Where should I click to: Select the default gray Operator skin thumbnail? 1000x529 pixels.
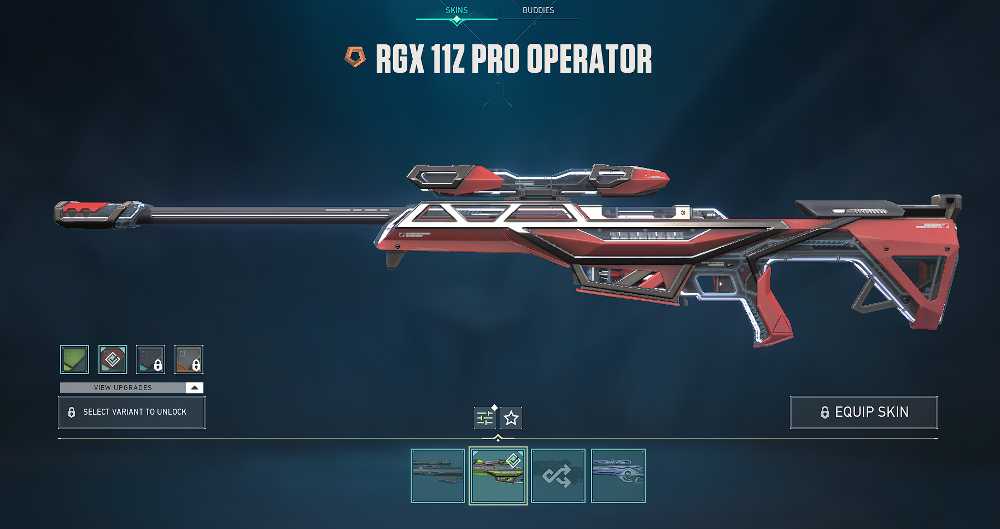(x=438, y=475)
